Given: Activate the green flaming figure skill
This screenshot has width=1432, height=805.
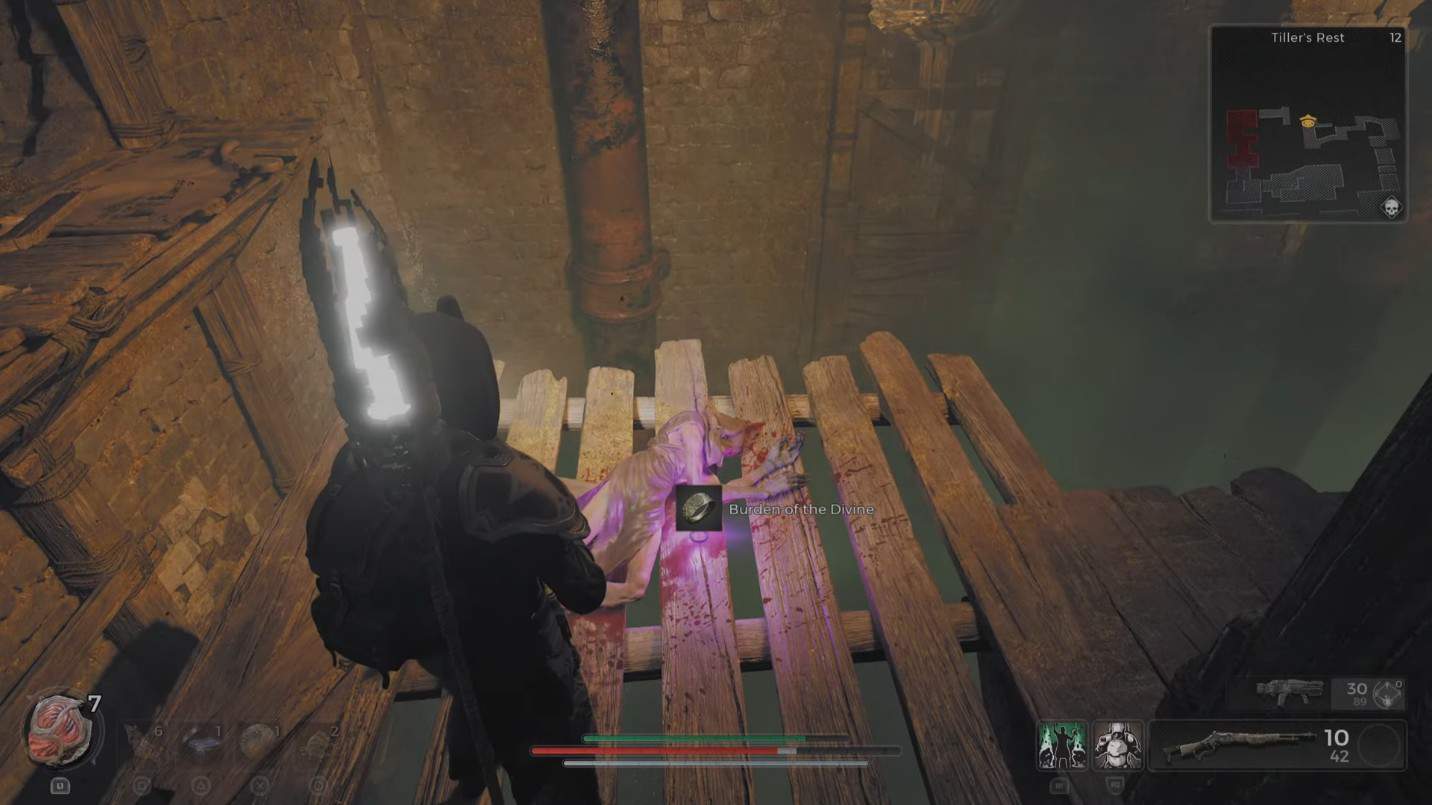Looking at the screenshot, I should pos(1061,745).
